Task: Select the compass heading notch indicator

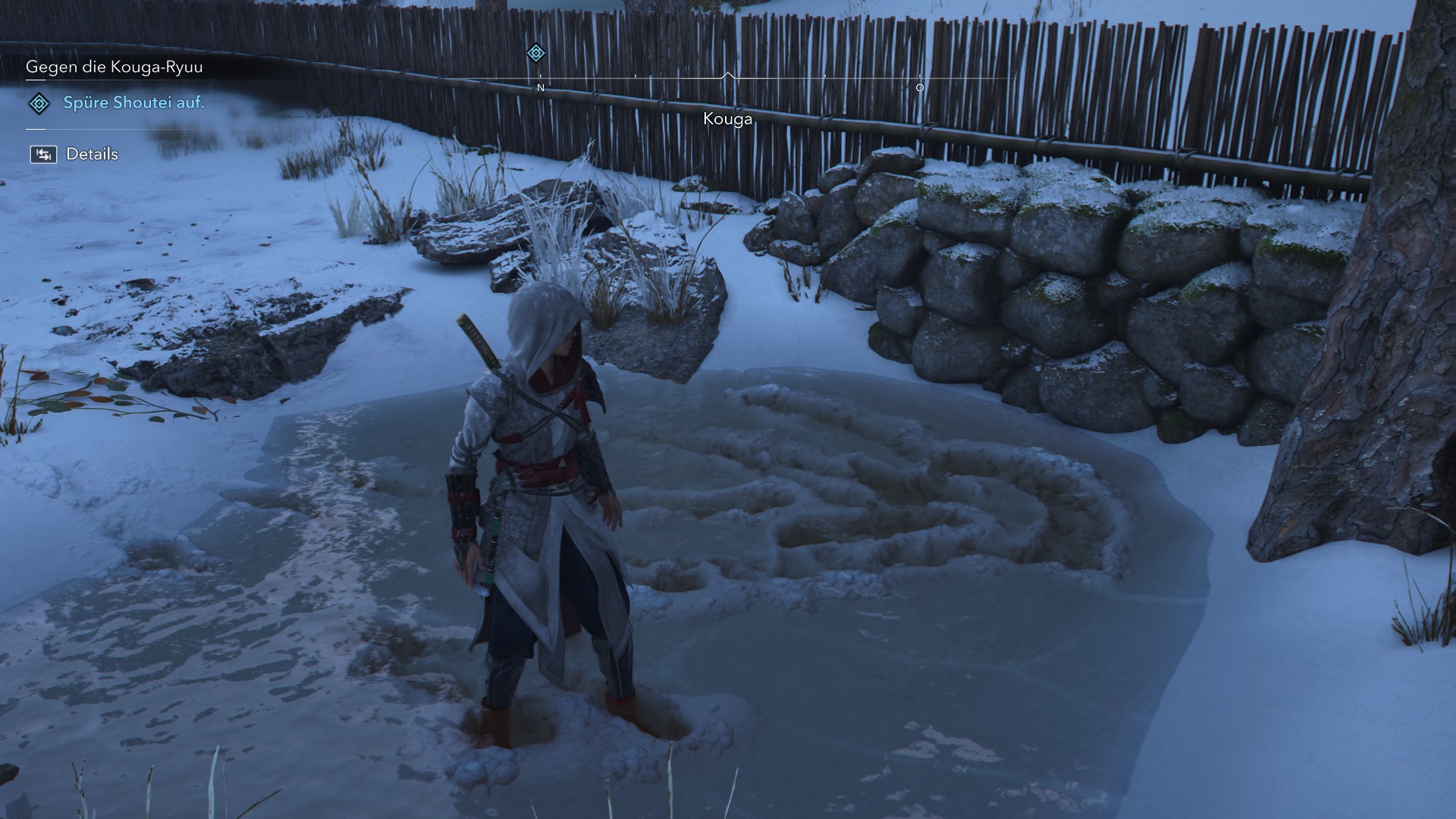Action: pos(728,74)
